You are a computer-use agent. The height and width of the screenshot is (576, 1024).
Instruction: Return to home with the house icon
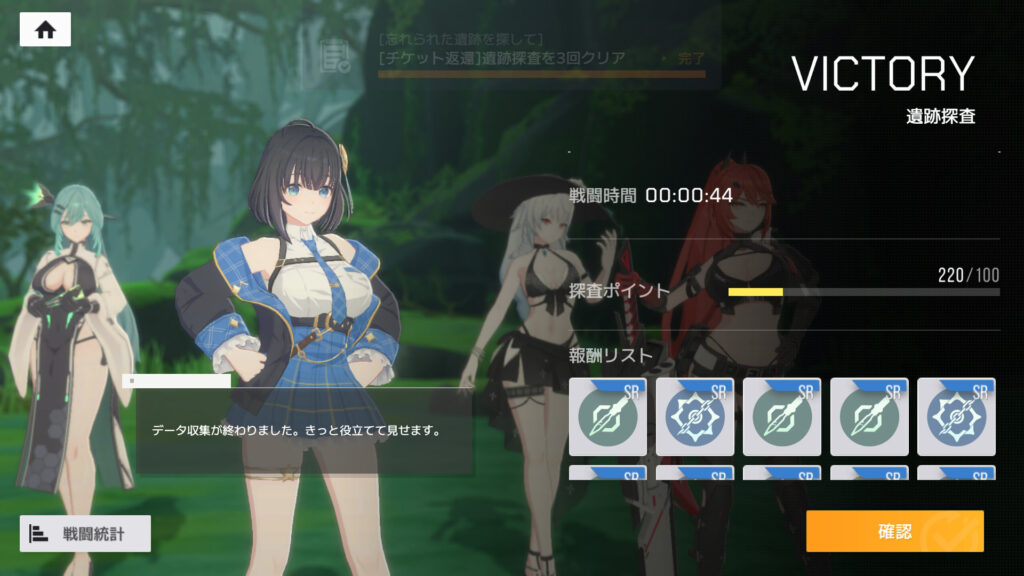pyautogui.click(x=45, y=30)
